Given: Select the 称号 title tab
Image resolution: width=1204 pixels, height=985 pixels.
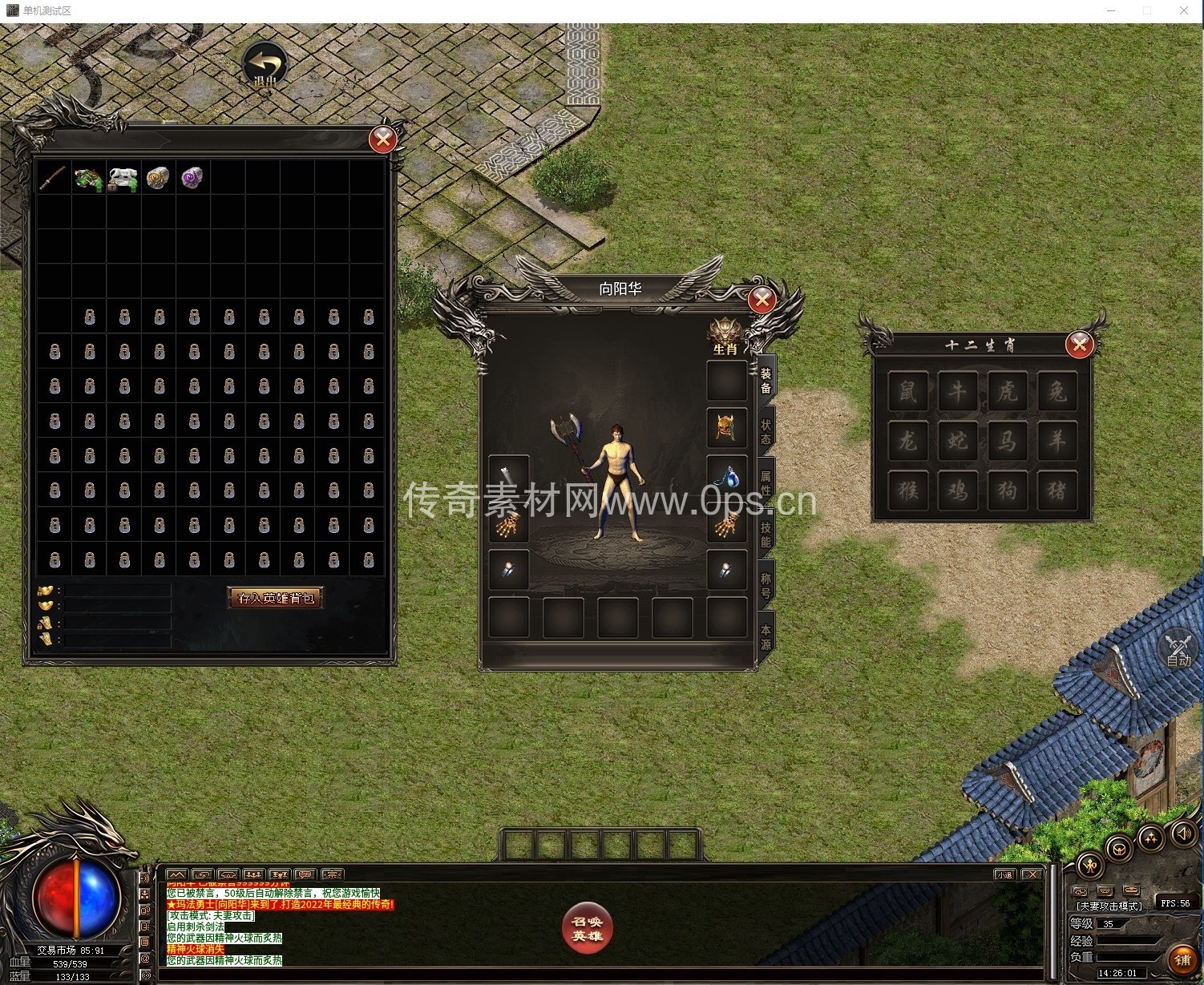Looking at the screenshot, I should 766,585.
